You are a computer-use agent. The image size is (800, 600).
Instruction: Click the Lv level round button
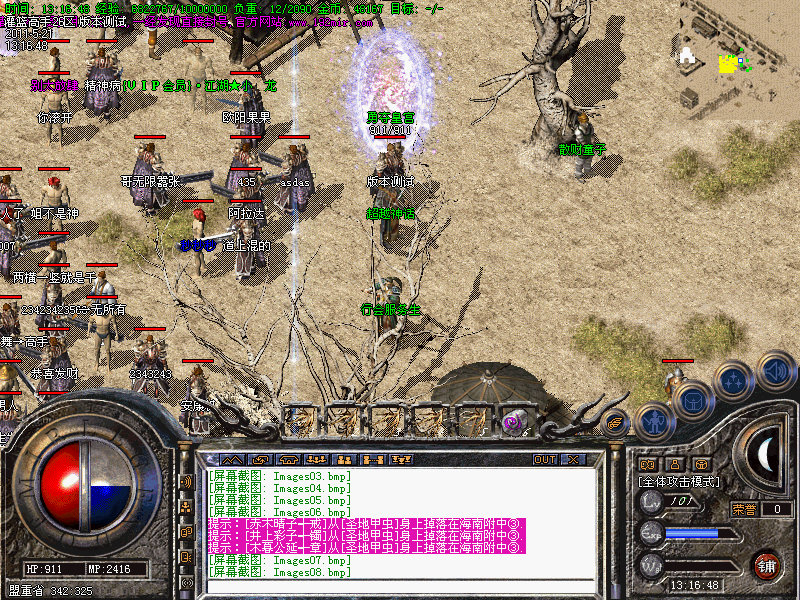click(x=651, y=502)
